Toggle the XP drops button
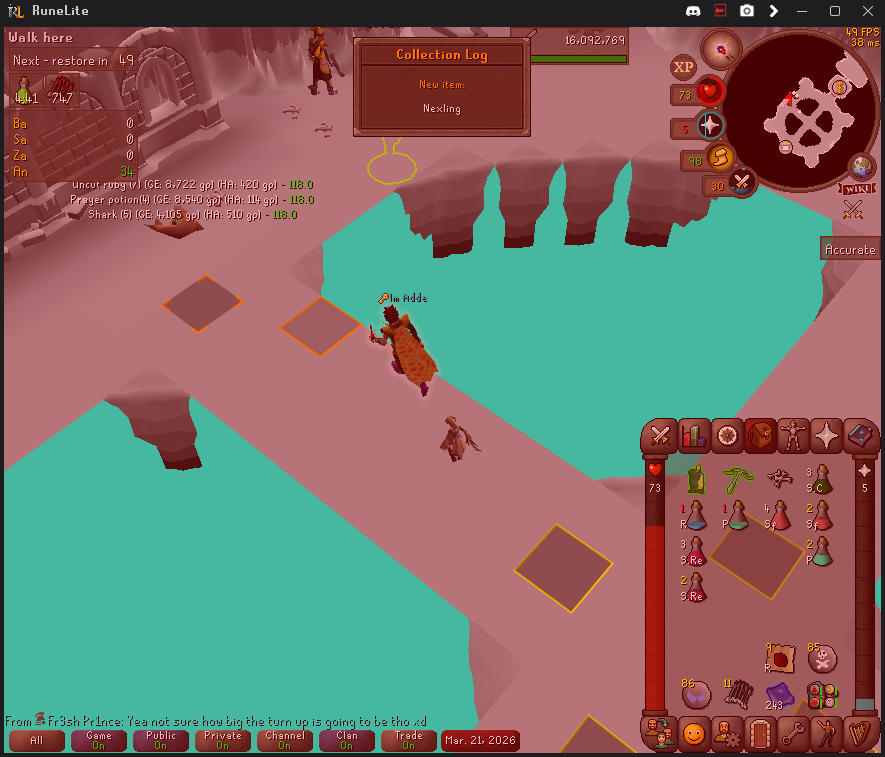 (683, 67)
